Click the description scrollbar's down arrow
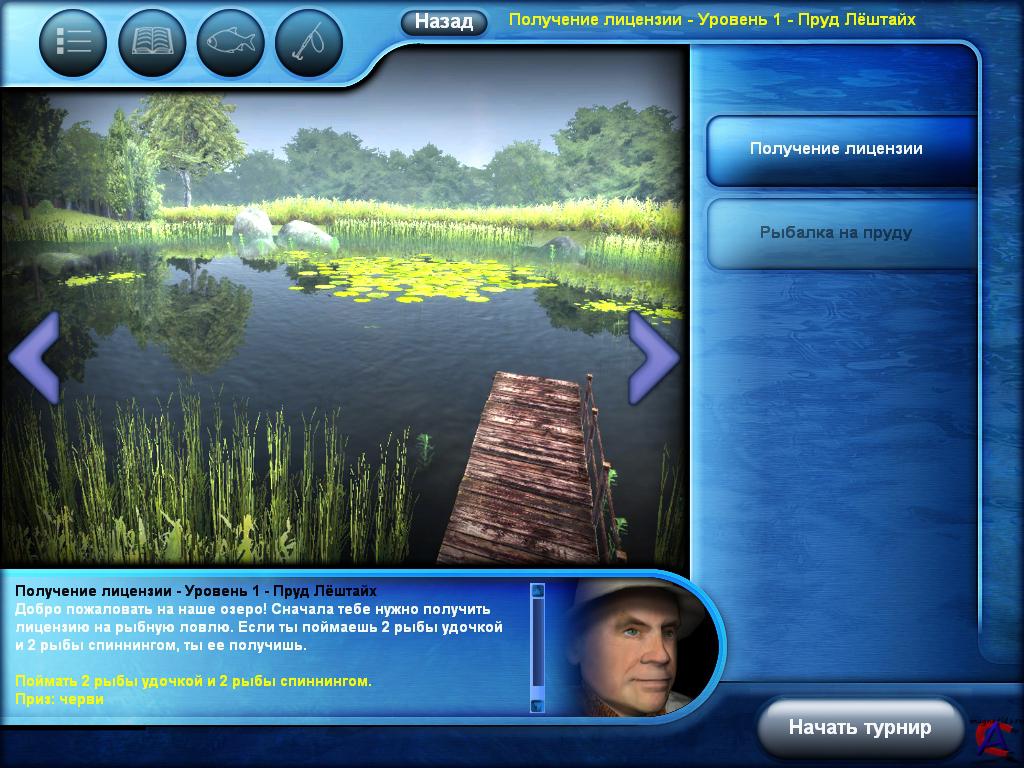The image size is (1024, 768). (538, 704)
